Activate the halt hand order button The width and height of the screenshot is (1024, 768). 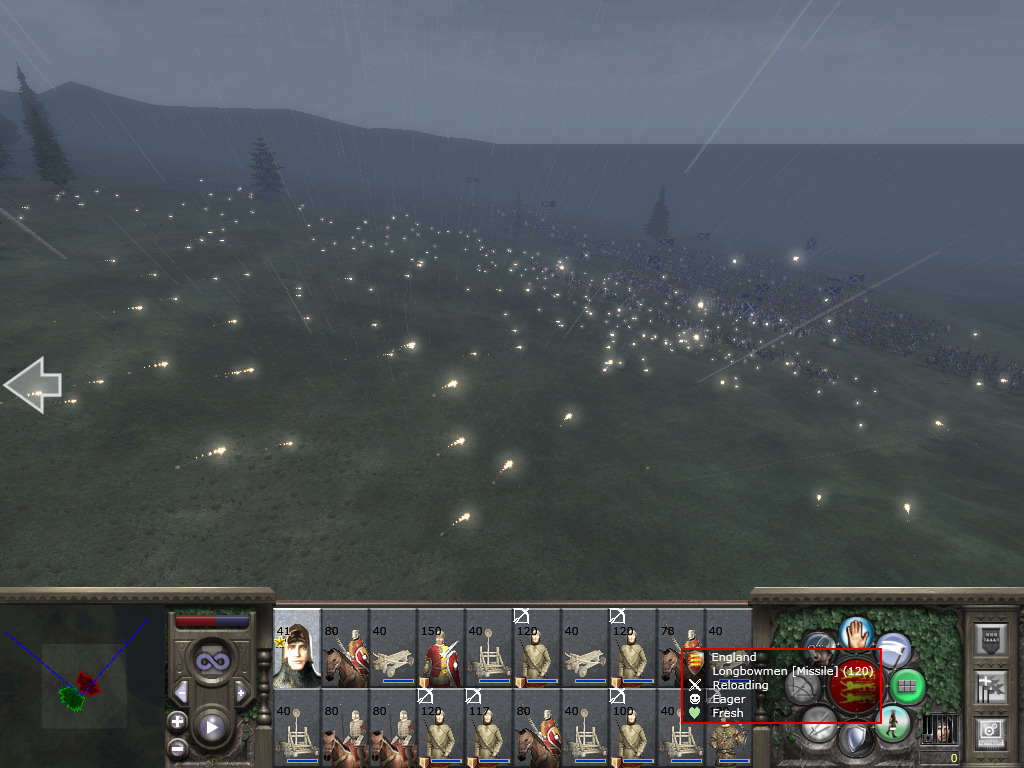(x=856, y=632)
